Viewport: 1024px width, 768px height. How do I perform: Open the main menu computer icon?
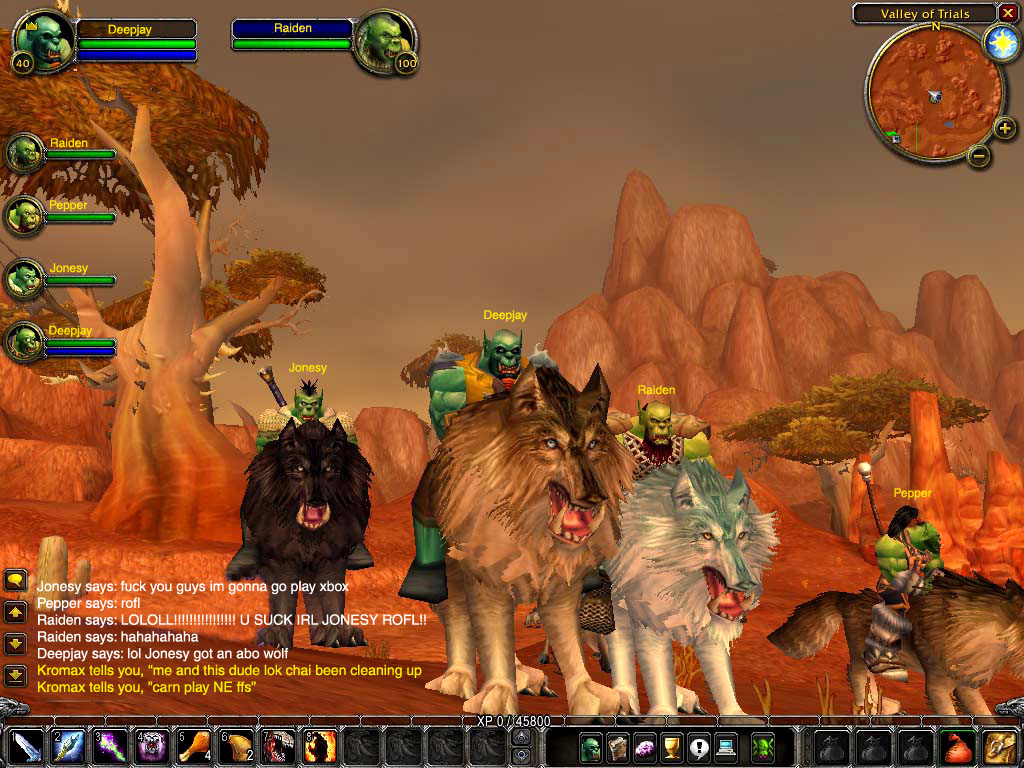(726, 747)
